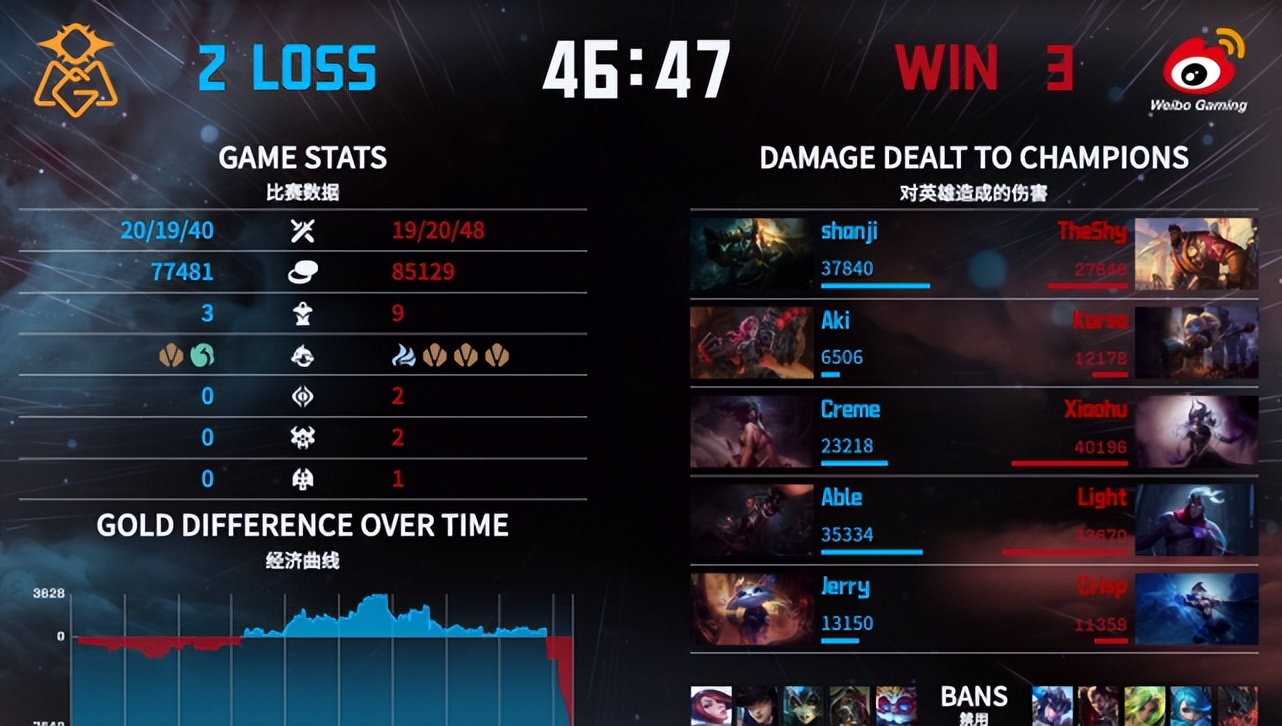This screenshot has width=1282, height=726.
Task: Select Aki's champion portrait
Action: pos(749,343)
